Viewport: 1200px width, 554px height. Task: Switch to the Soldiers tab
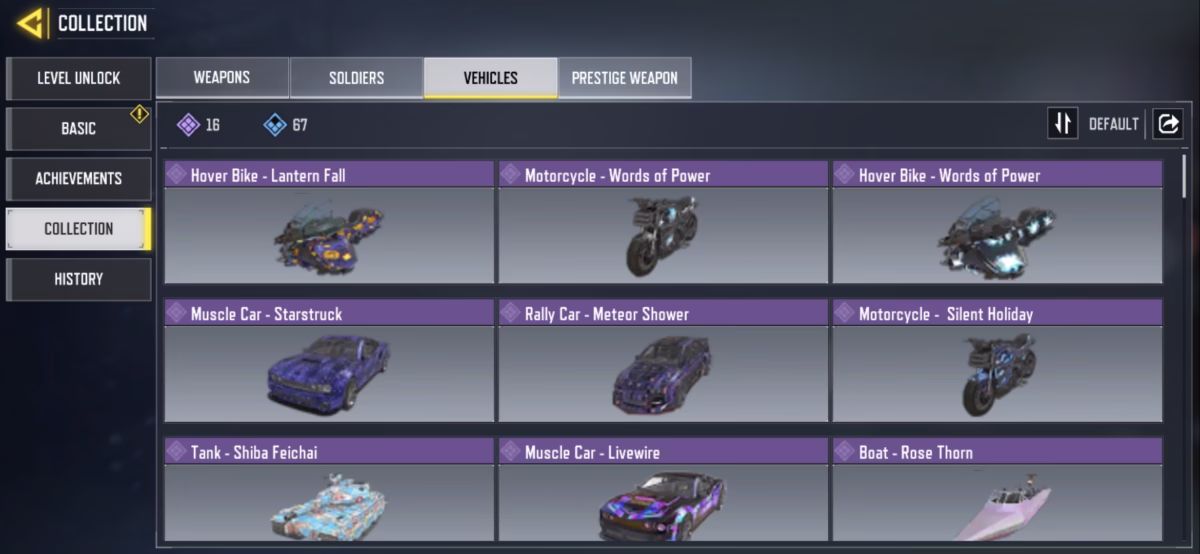tap(356, 78)
